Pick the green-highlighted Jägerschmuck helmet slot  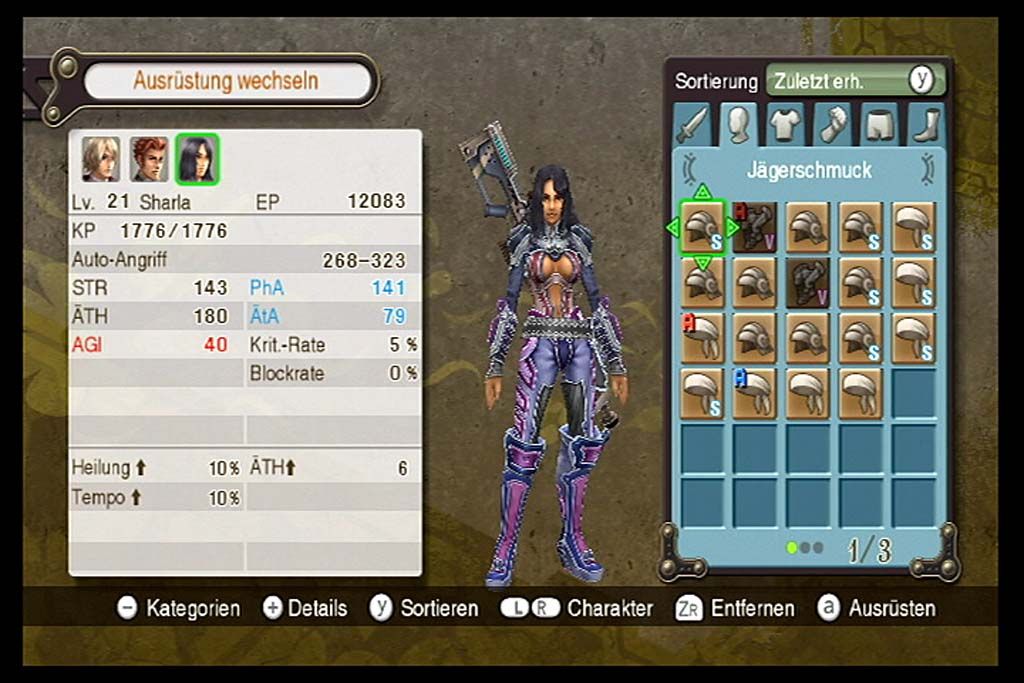click(x=702, y=228)
